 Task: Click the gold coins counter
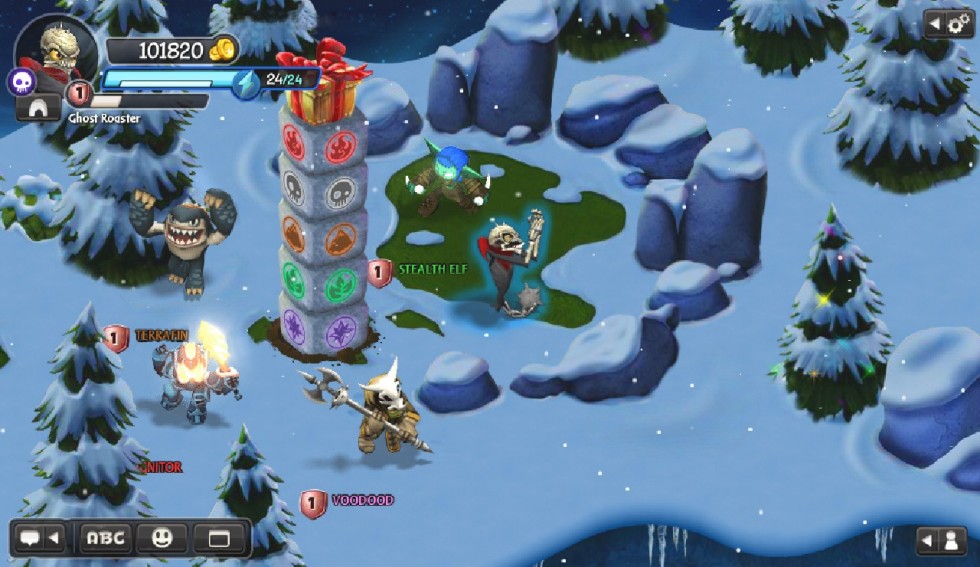pos(172,50)
